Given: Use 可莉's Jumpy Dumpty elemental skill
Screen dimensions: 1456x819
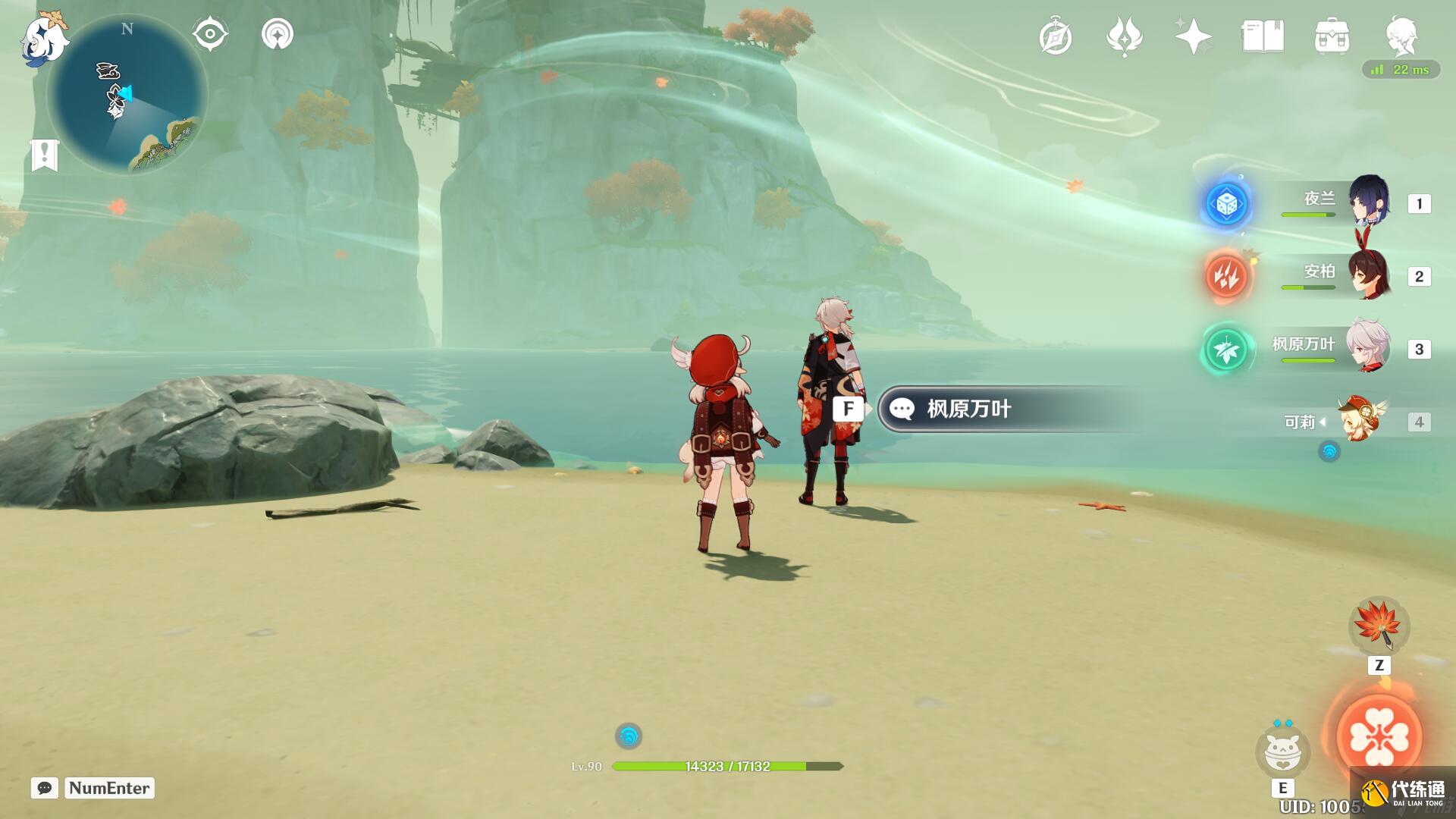Looking at the screenshot, I should tap(1282, 752).
